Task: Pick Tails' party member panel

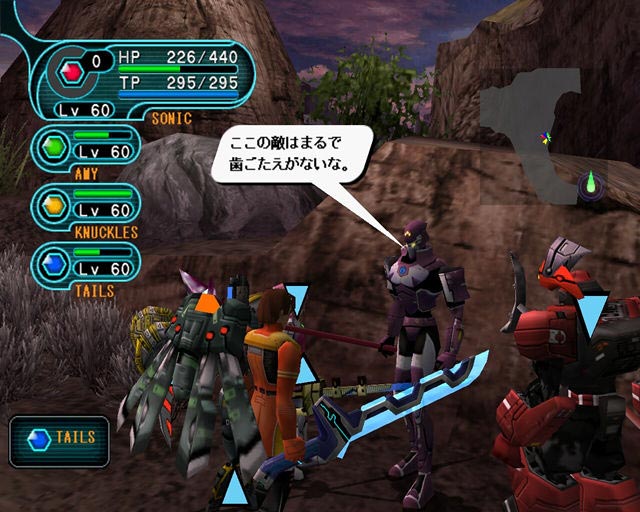Action: (x=86, y=264)
